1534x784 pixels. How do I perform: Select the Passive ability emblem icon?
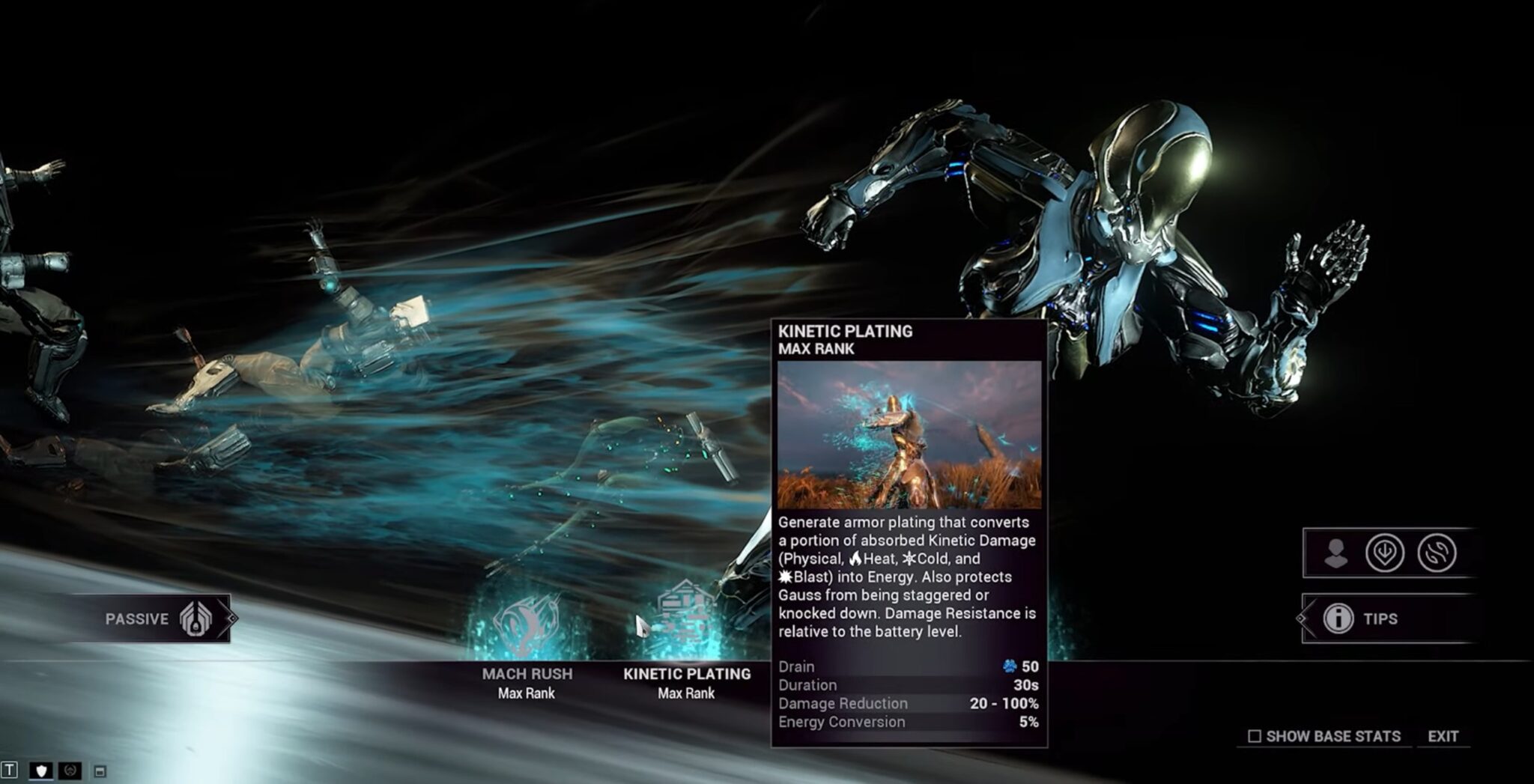(195, 619)
